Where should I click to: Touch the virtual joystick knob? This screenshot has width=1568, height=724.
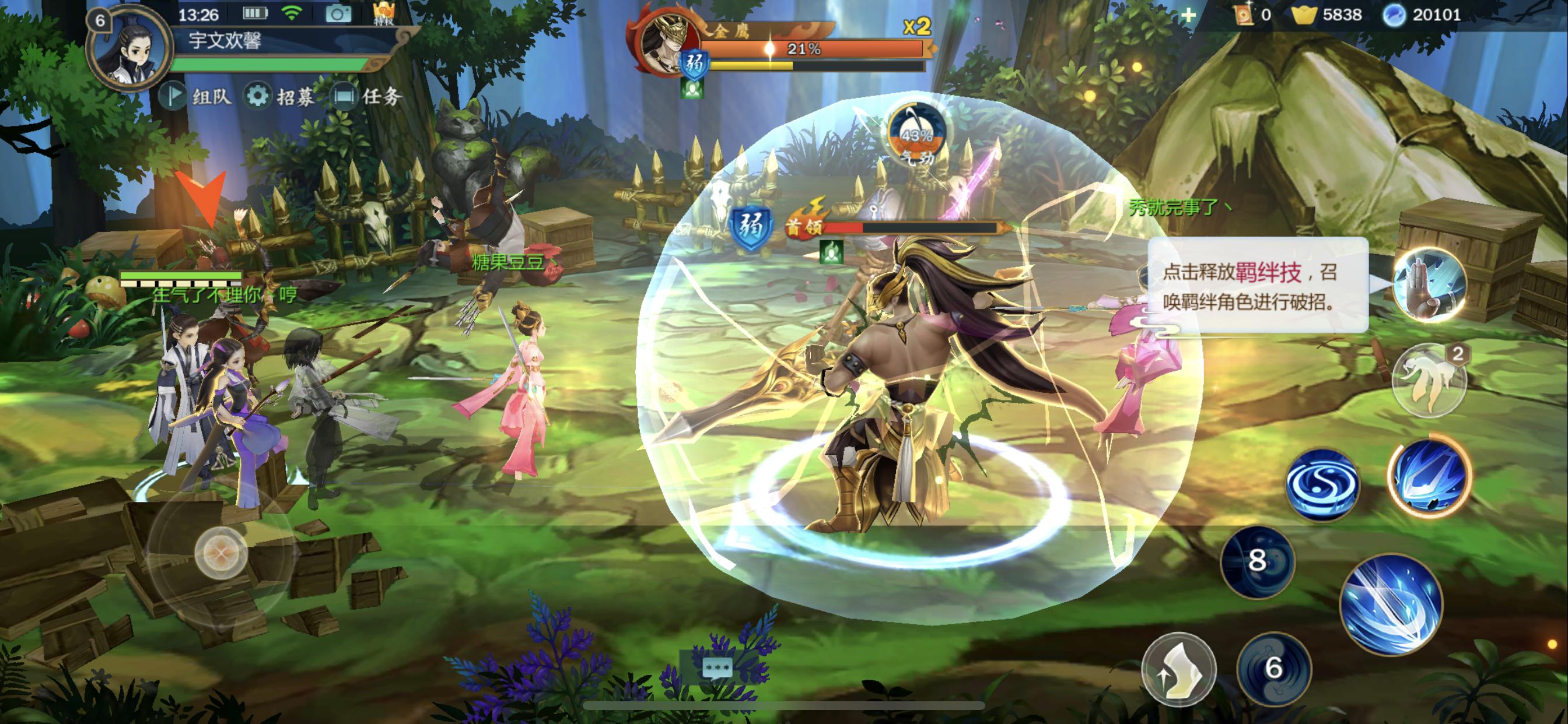221,553
